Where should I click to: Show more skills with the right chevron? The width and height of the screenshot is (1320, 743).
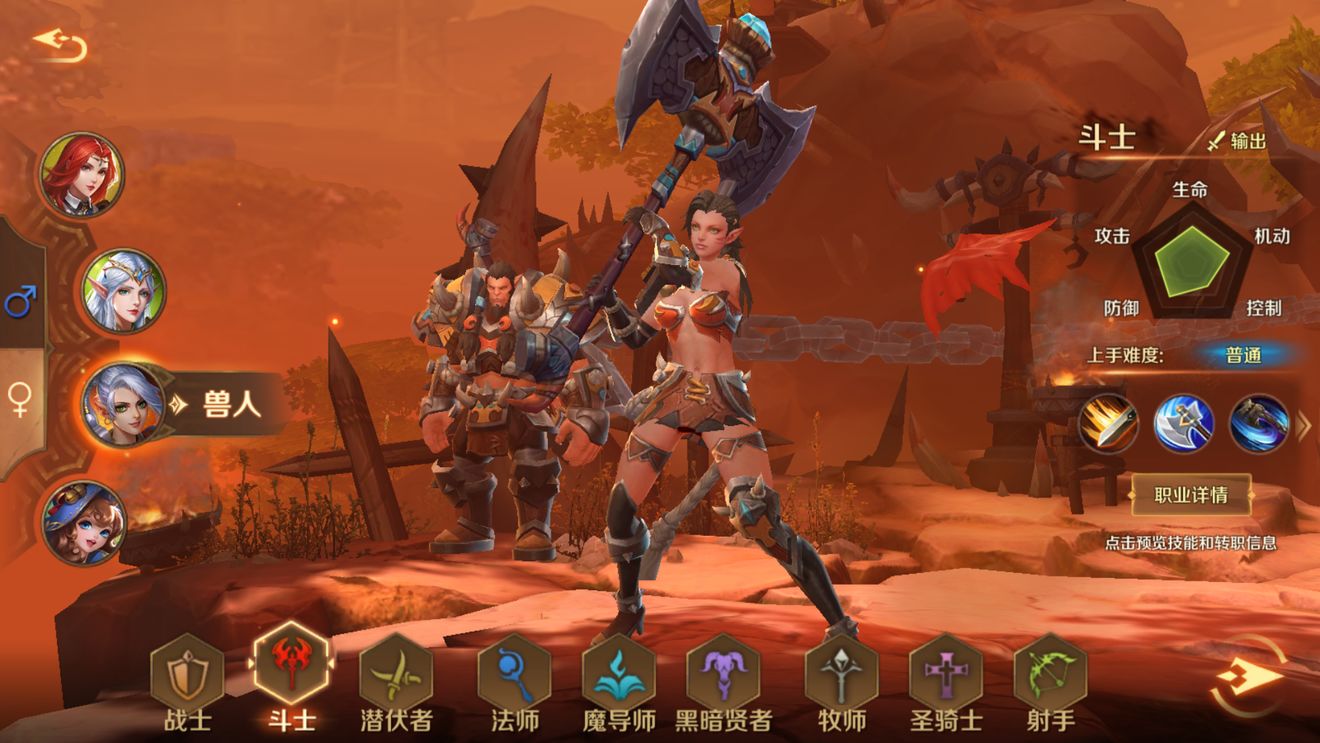click(1303, 426)
